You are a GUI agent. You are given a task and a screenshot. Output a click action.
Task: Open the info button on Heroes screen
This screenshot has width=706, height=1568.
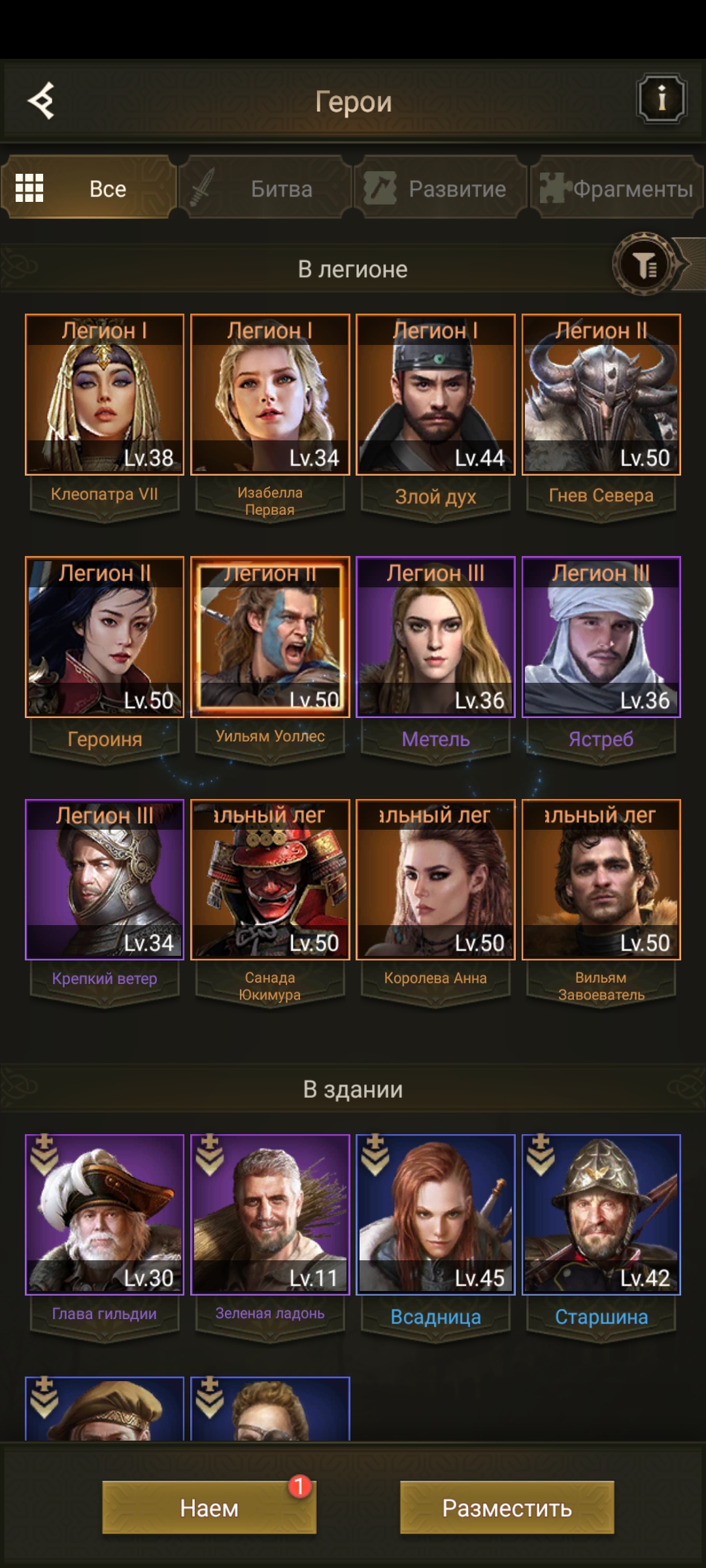click(x=661, y=99)
